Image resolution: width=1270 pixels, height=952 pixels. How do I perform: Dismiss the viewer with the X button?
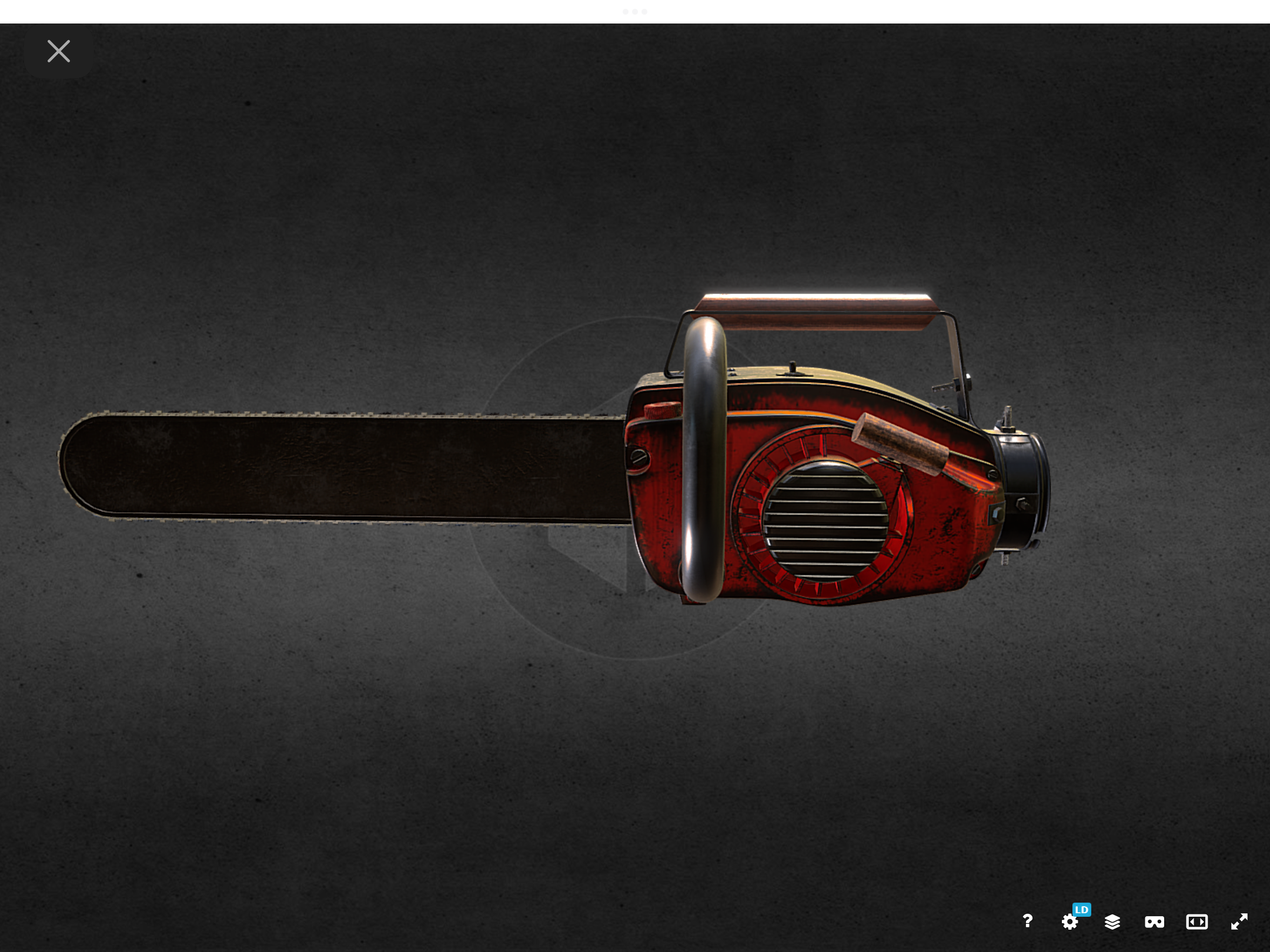coord(59,51)
